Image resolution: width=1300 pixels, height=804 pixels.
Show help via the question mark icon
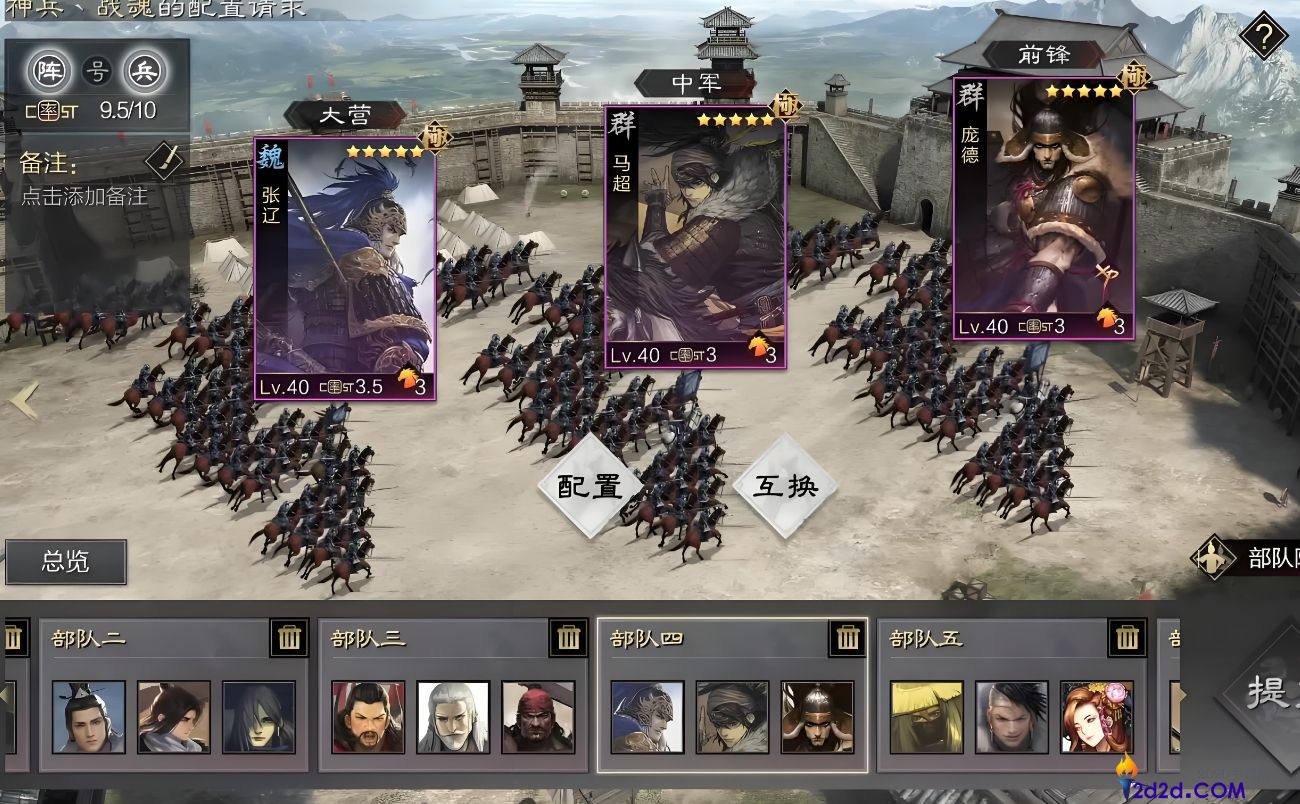click(1263, 38)
